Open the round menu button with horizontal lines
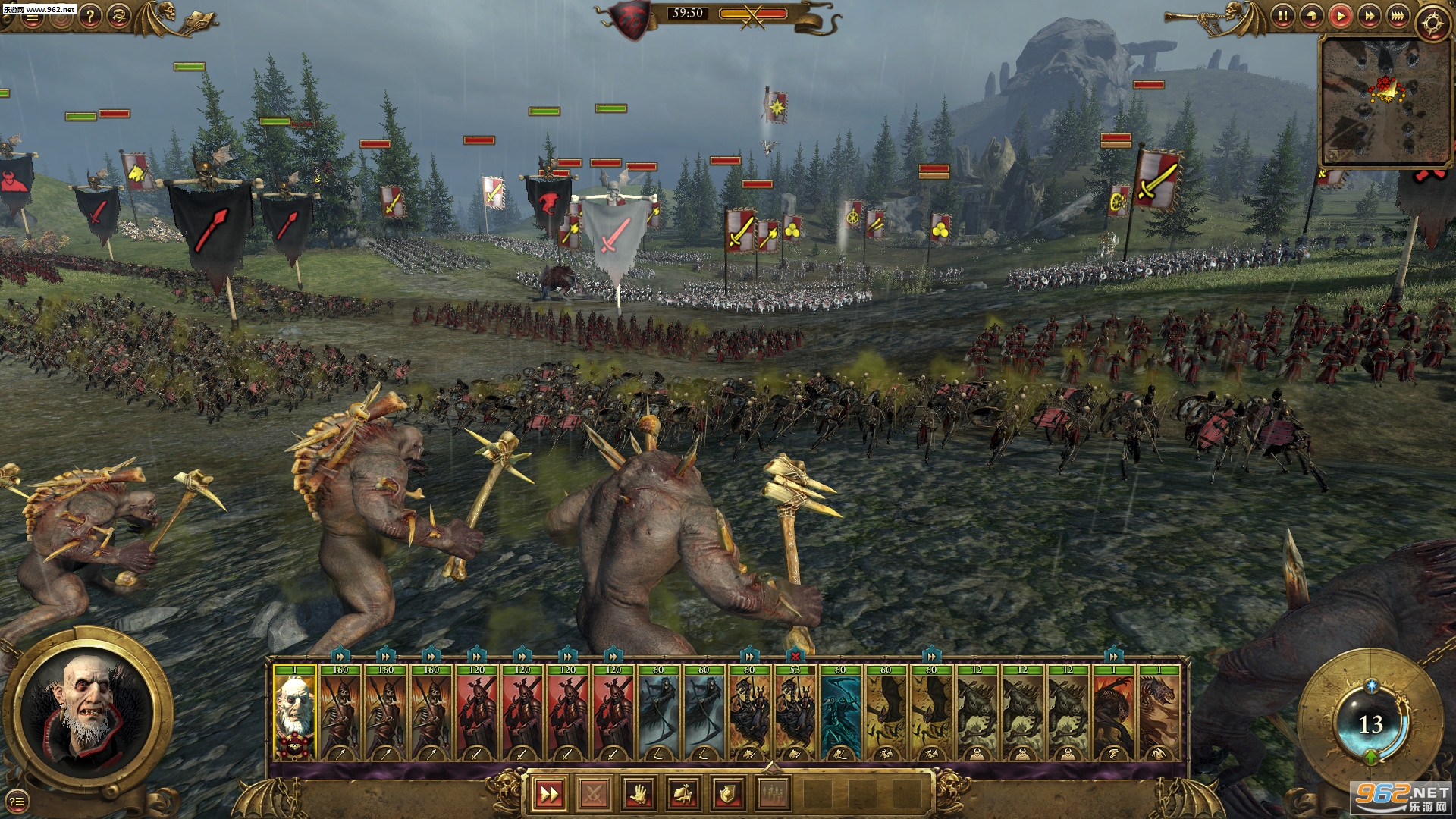1456x819 pixels. (32, 17)
